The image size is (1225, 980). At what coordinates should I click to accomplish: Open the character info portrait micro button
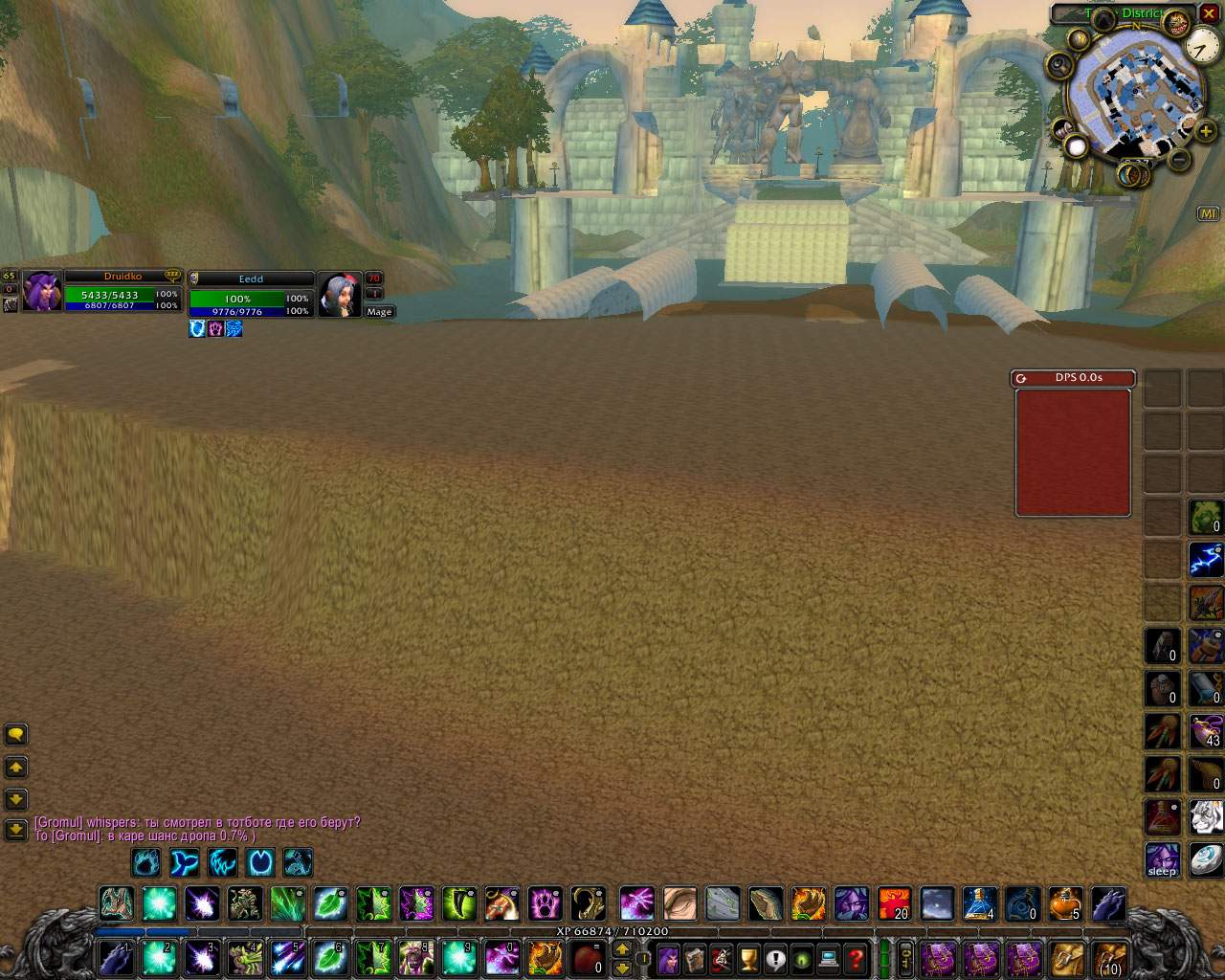pos(668,957)
